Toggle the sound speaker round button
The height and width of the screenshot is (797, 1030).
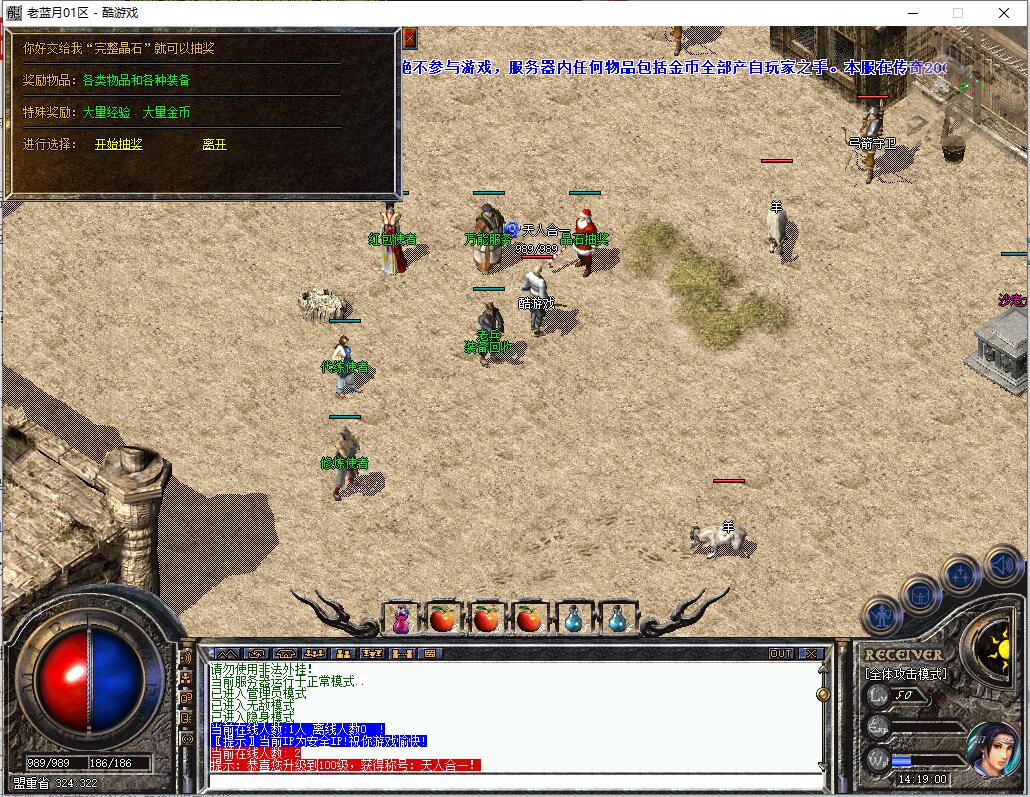[x=1001, y=565]
